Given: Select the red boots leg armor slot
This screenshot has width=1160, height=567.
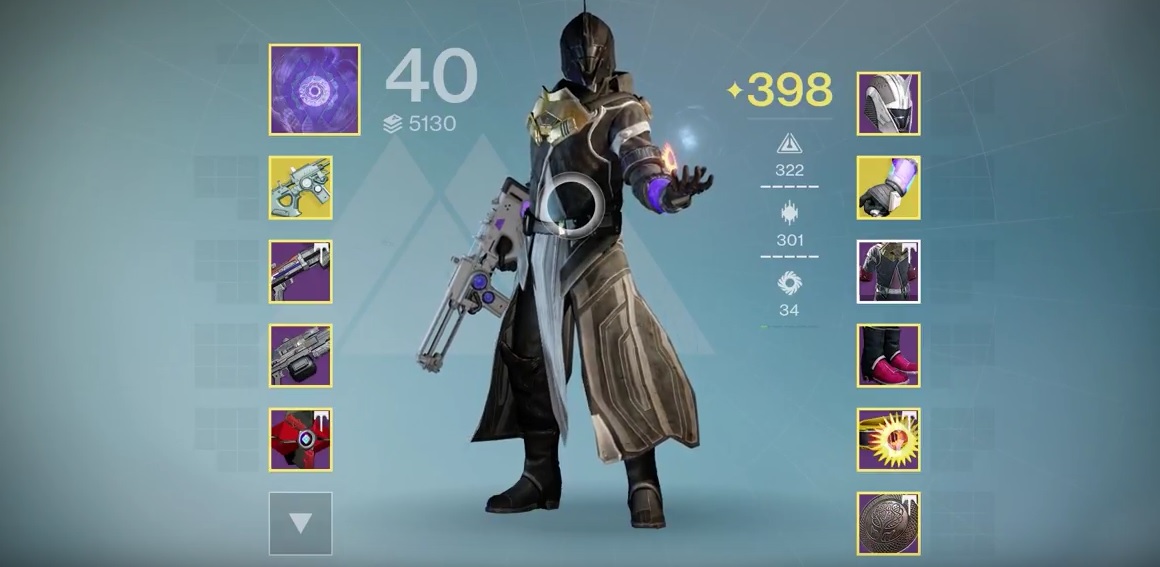Looking at the screenshot, I should (x=888, y=355).
